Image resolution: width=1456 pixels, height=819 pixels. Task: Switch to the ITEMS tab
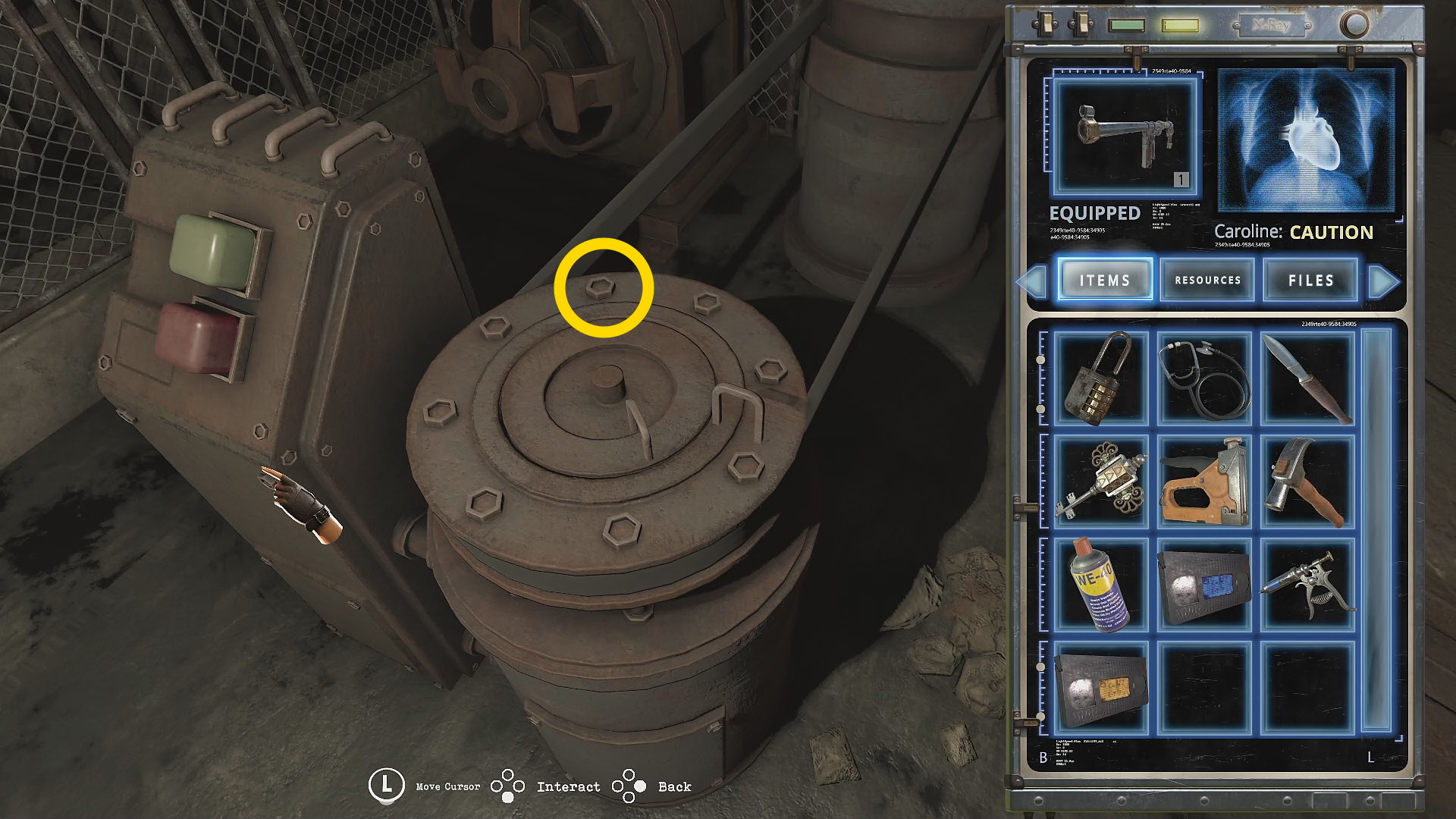(1105, 280)
